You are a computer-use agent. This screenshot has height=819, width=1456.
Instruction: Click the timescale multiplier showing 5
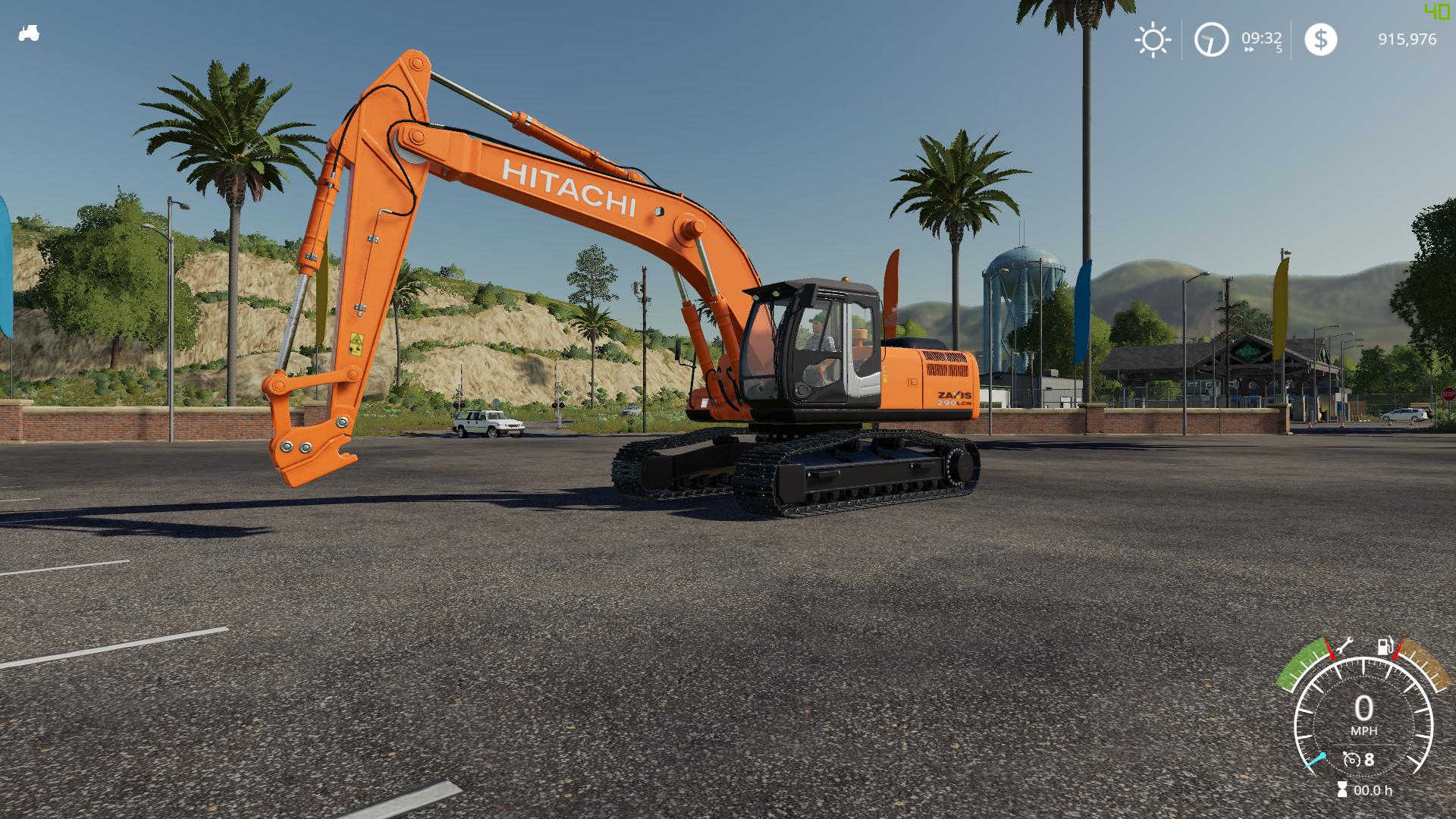click(1280, 49)
